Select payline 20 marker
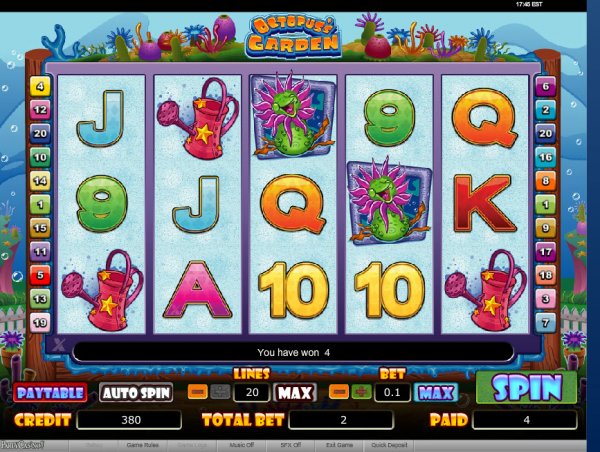 pos(41,133)
